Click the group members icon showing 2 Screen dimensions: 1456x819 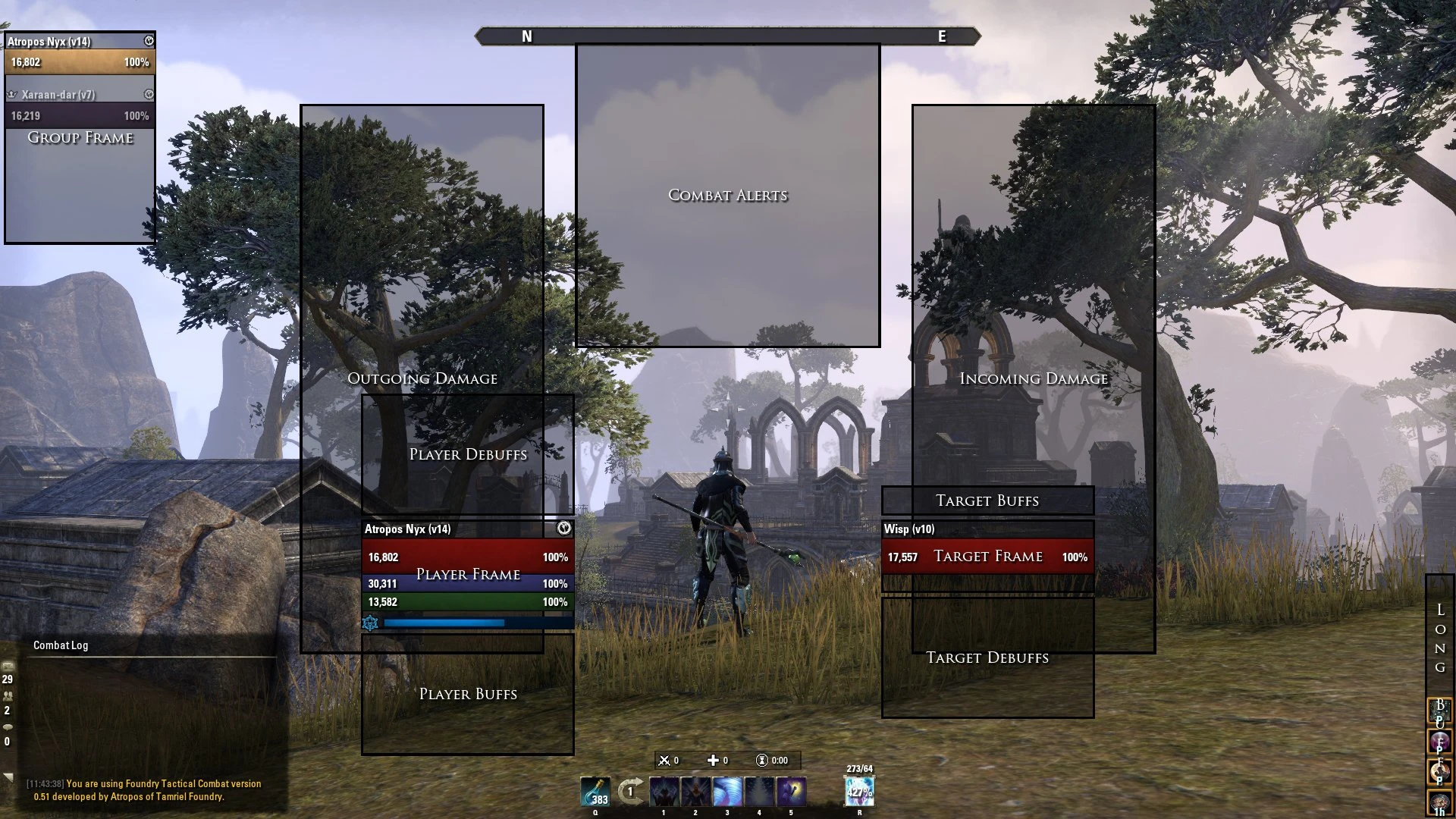pyautogui.click(x=8, y=696)
